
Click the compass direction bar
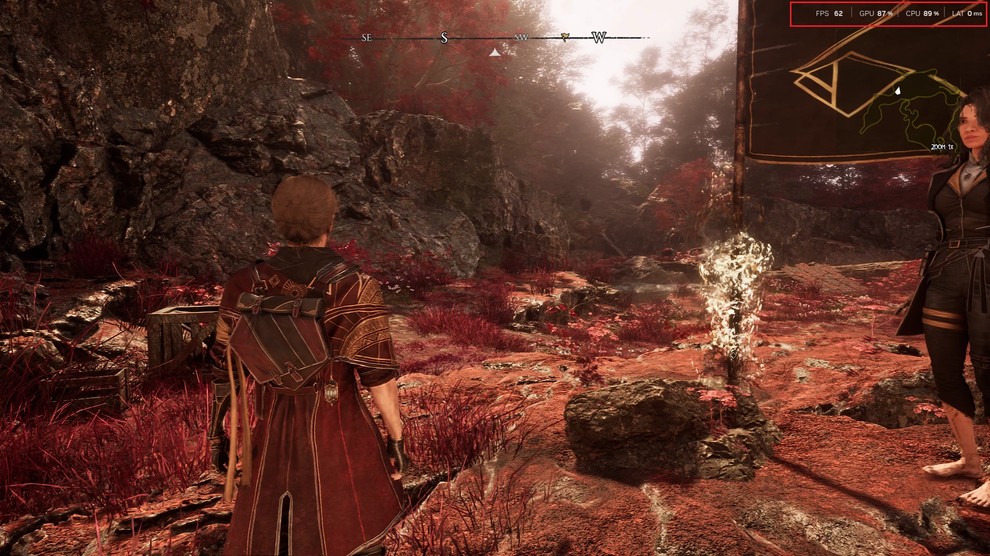[505, 38]
